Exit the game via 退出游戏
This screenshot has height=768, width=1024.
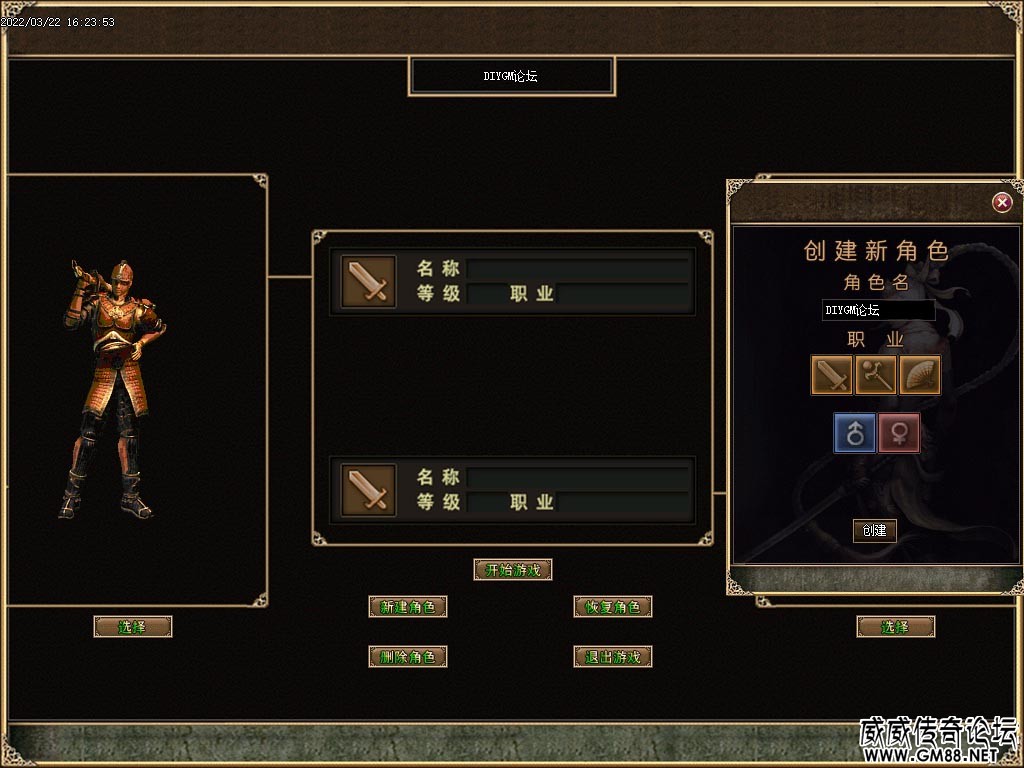point(613,657)
